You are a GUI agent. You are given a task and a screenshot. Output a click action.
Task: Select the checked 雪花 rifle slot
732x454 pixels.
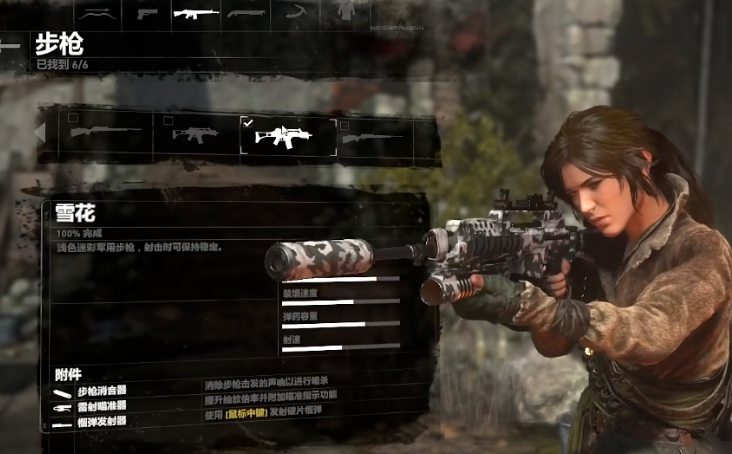click(287, 135)
